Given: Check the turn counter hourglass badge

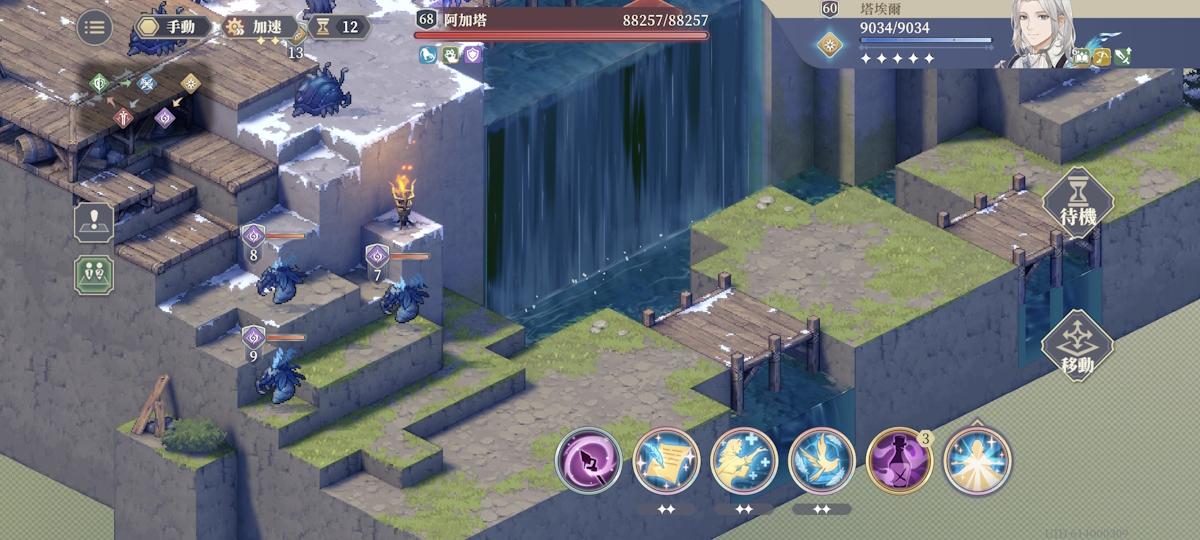Looking at the screenshot, I should [338, 27].
